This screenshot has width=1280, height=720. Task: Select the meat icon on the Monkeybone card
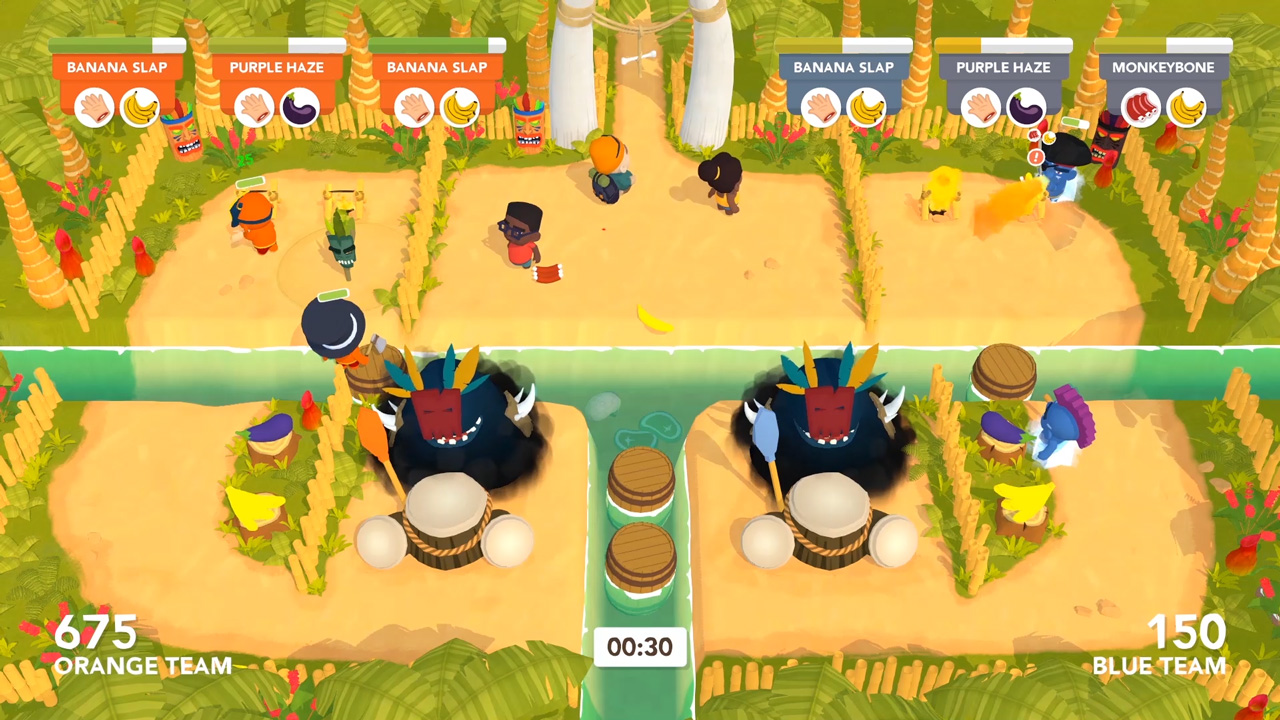coord(1140,107)
